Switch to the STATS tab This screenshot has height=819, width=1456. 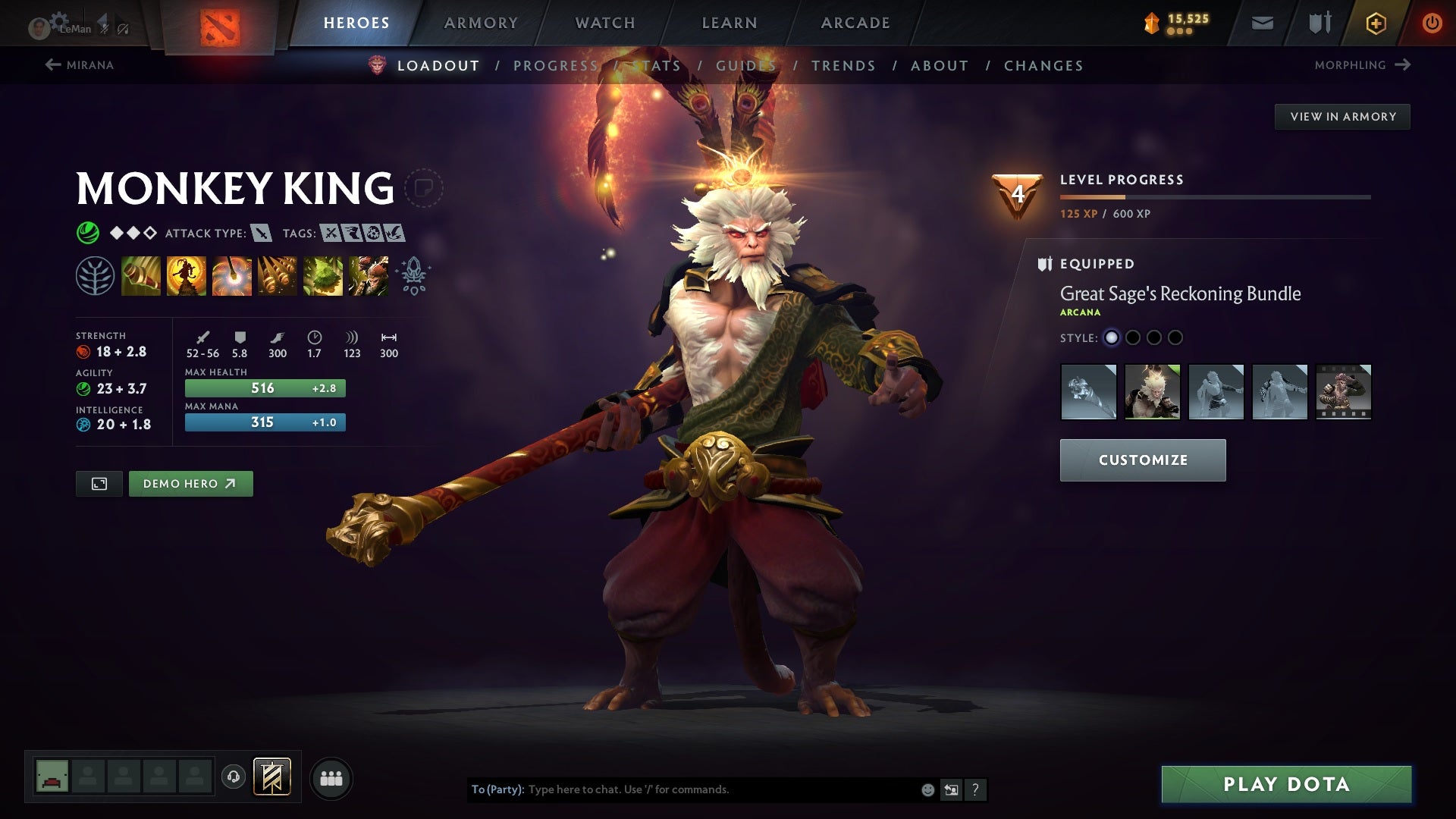[657, 66]
